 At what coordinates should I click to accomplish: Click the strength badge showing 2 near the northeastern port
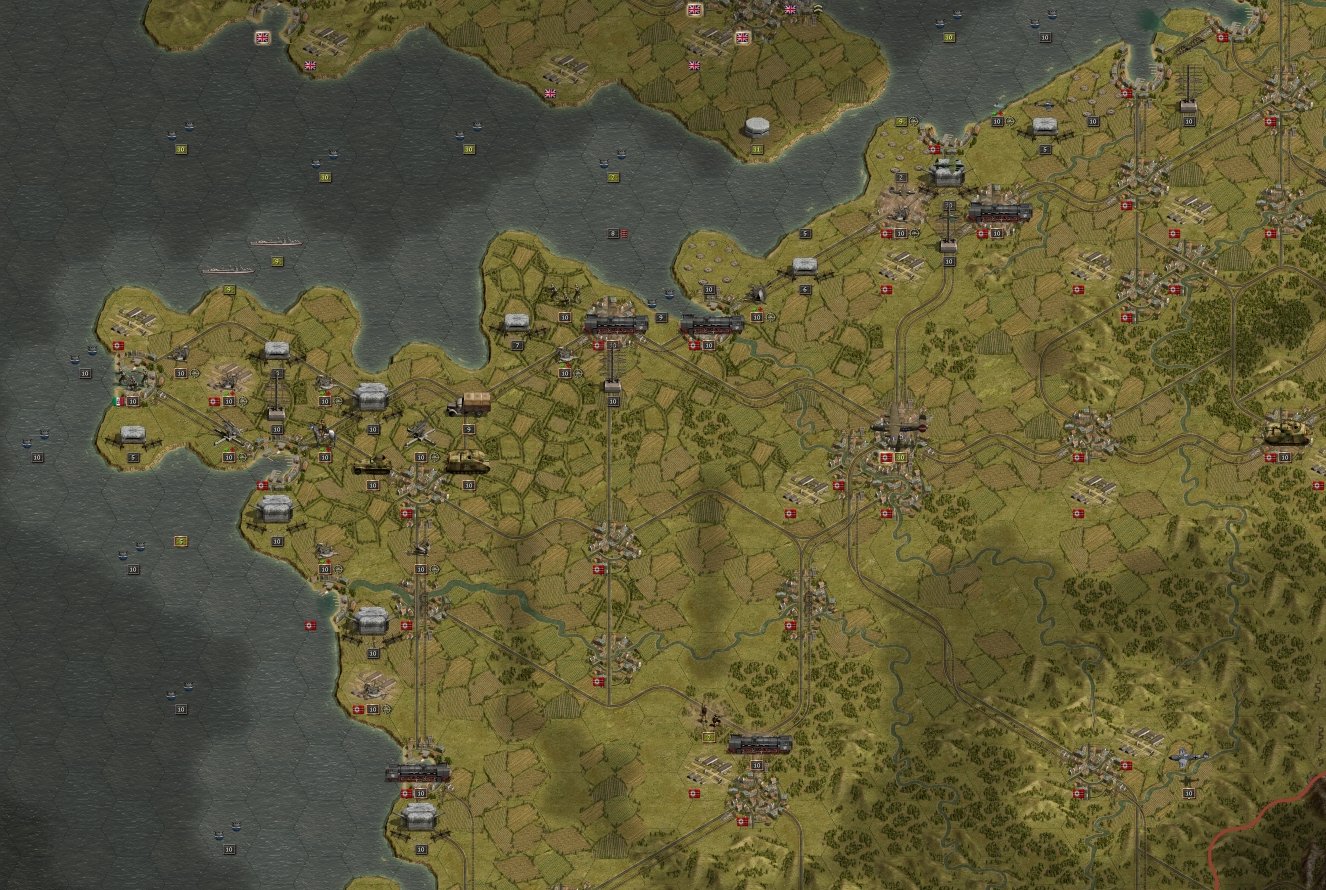tap(901, 177)
